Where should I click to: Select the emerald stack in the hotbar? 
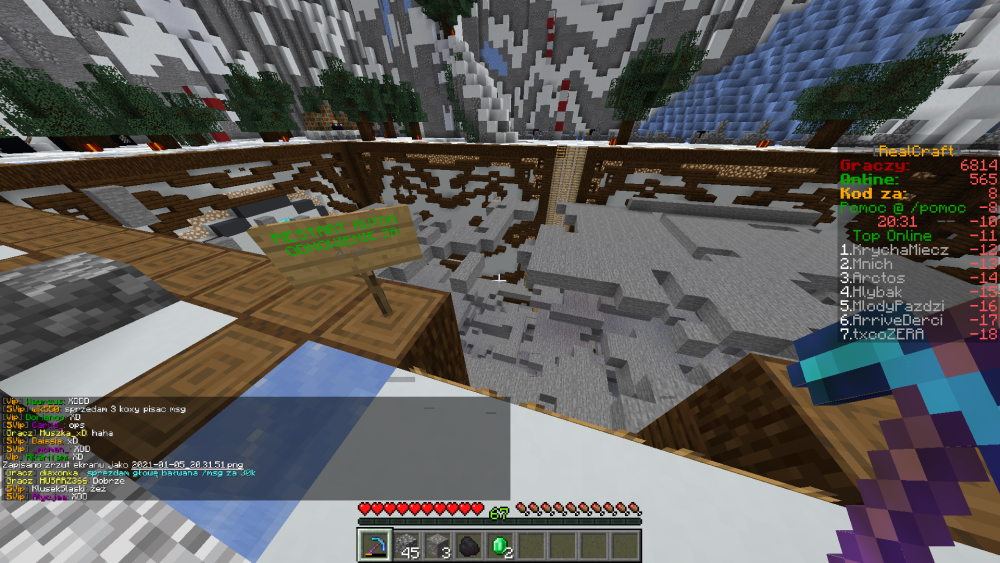(499, 546)
